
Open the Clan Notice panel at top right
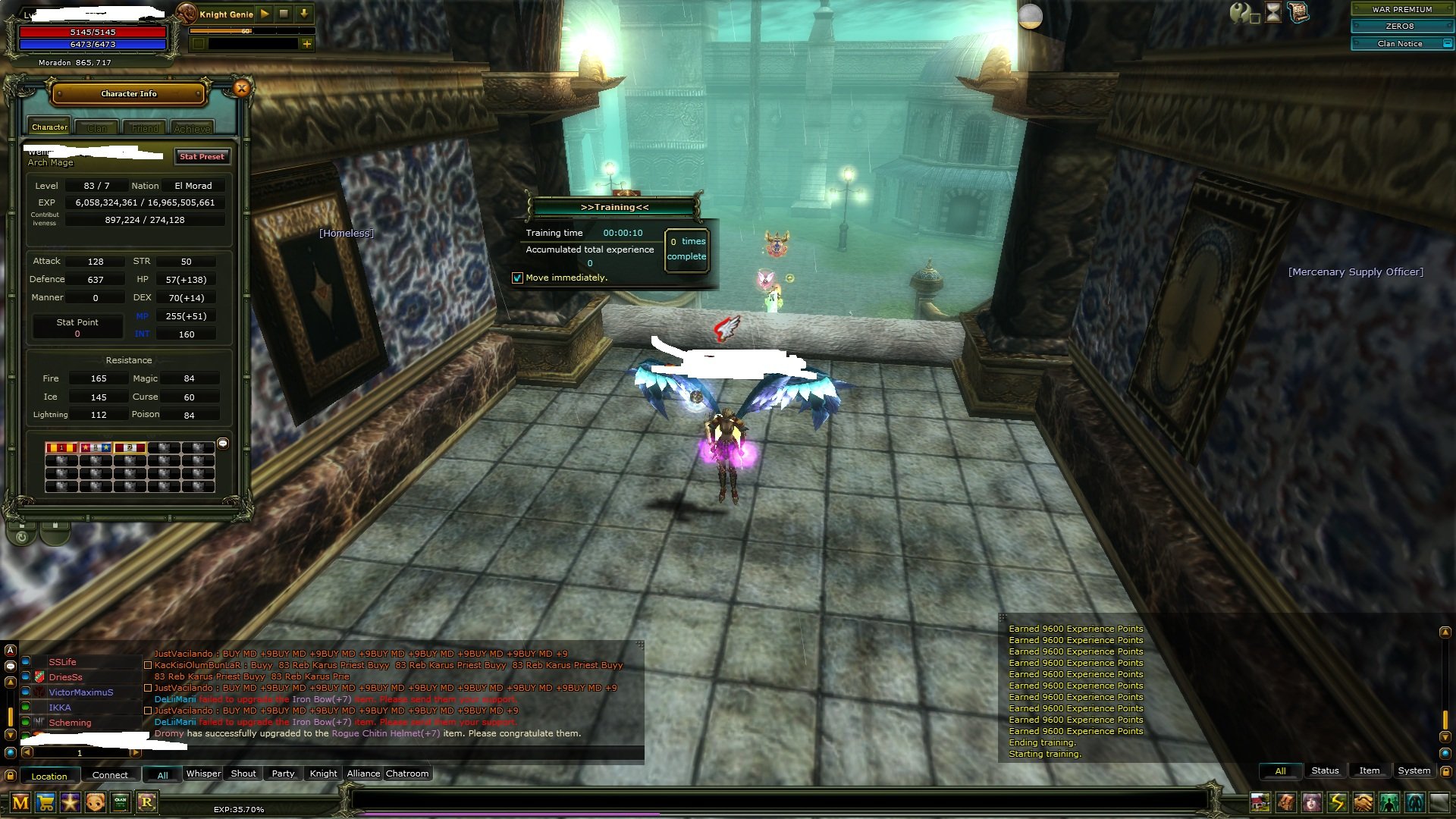click(1400, 43)
